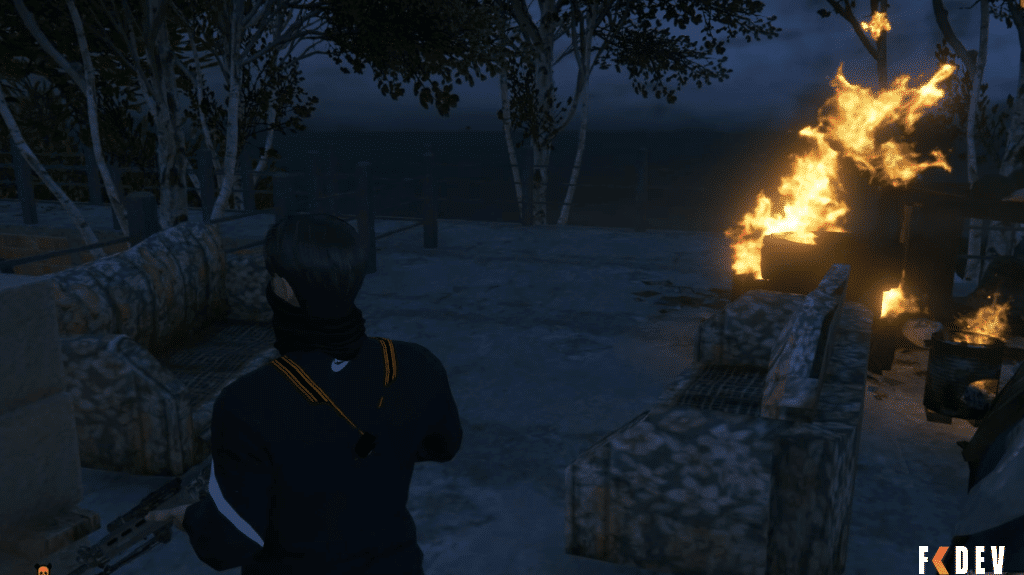1024x575 pixels.
Task: Click the small orange skull icon
Action: tap(45, 569)
